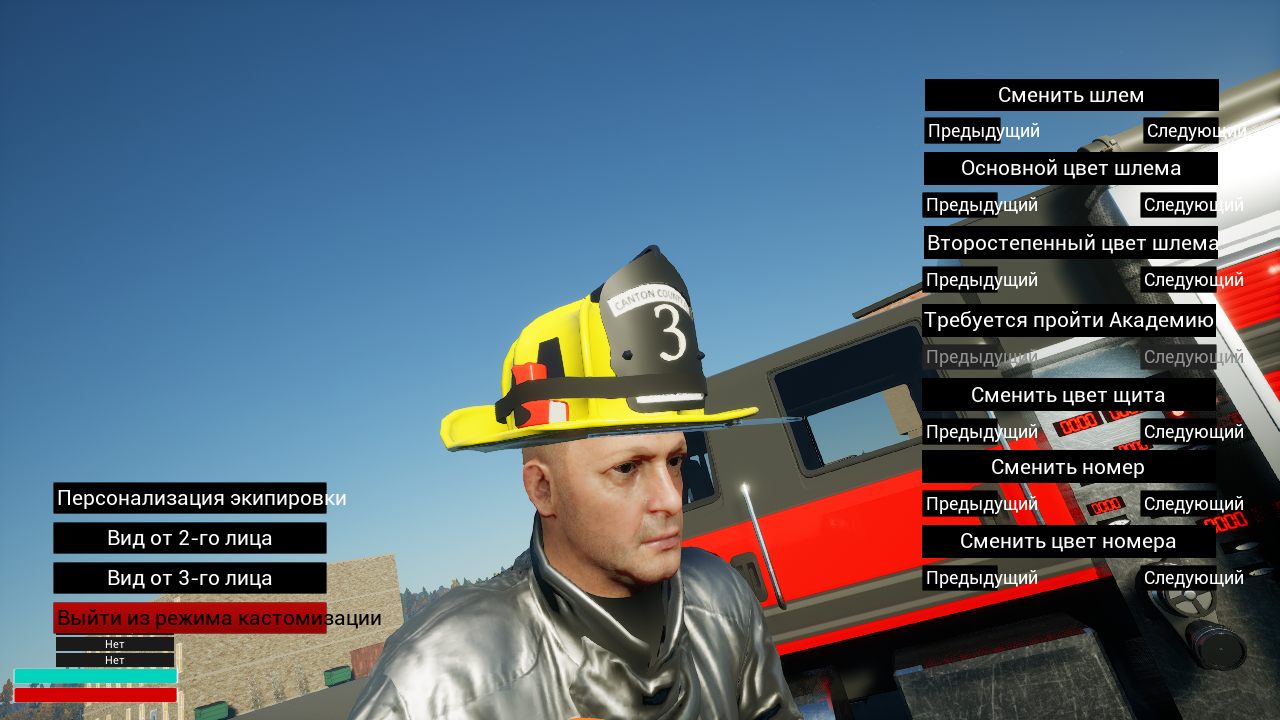
Task: Switch to Вид от 3-го лица
Action: 190,578
